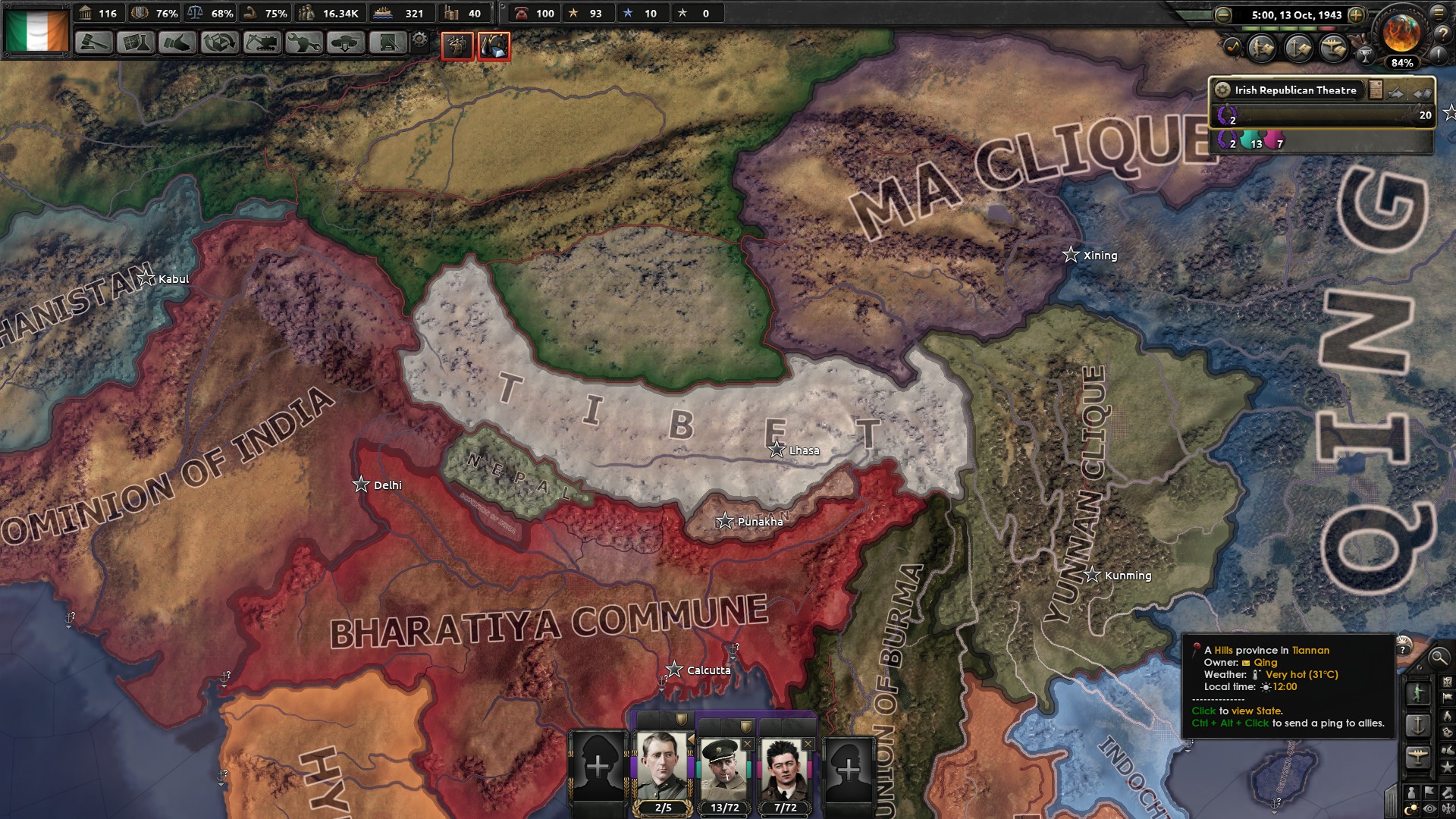The width and height of the screenshot is (1456, 819).
Task: Select the general portrait showing 13/72 divisions
Action: (x=726, y=766)
